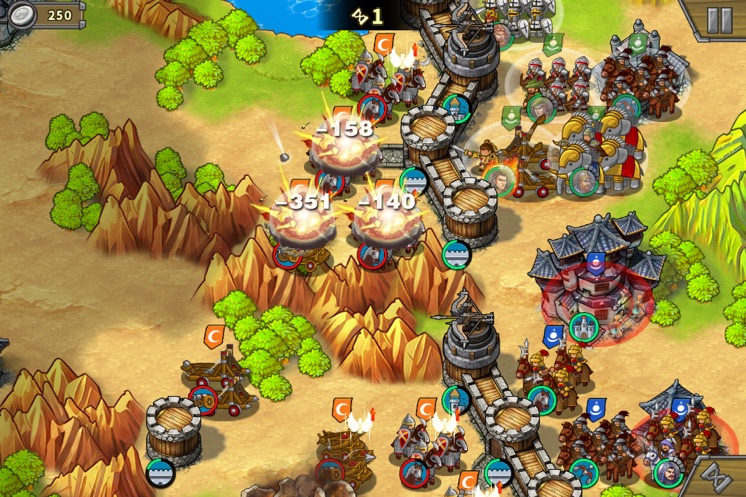
Task: Pause the game with the pause button
Action: 718,19
